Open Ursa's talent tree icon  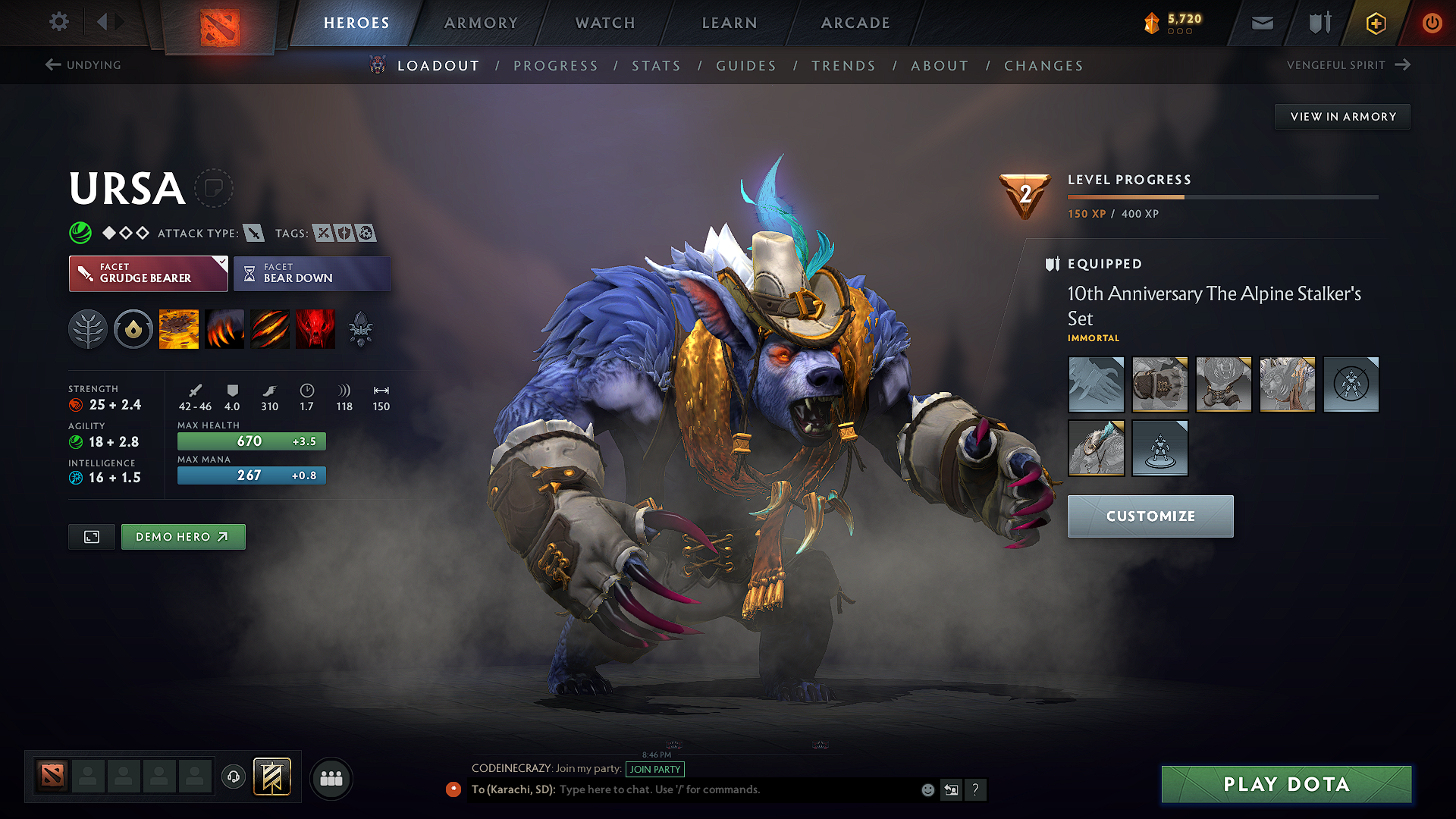pos(88,328)
